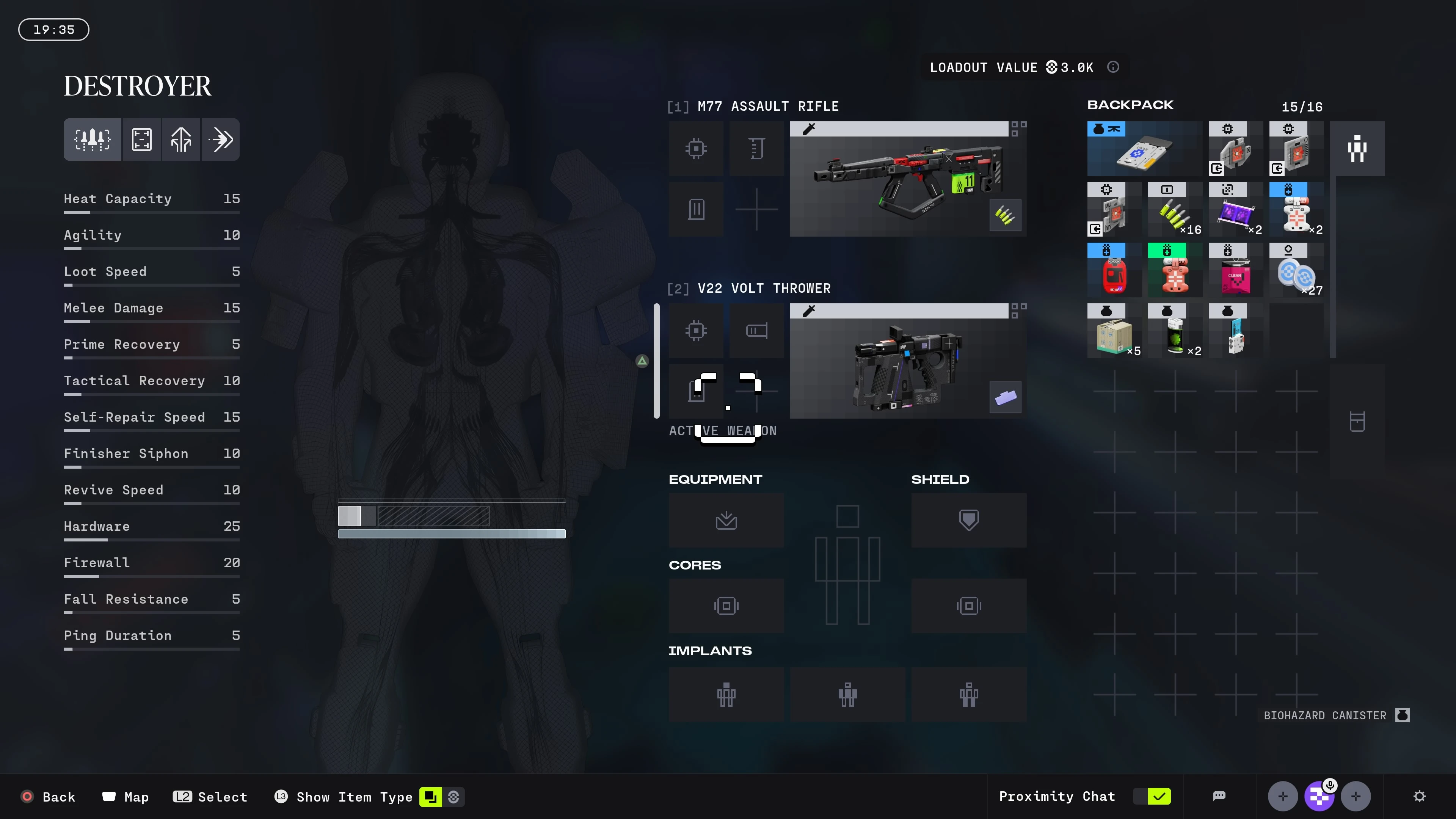
Task: Switch to the double-arrow tab beside Destroyer
Action: [x=220, y=139]
